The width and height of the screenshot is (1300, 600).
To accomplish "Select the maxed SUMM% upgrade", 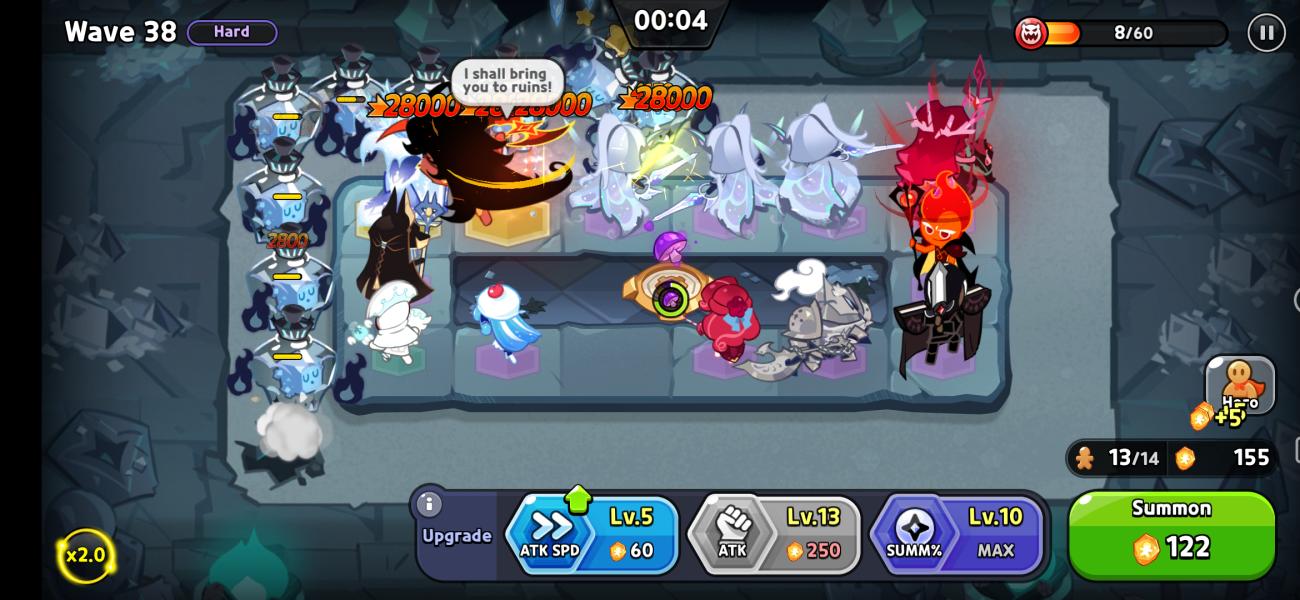I will click(x=957, y=535).
